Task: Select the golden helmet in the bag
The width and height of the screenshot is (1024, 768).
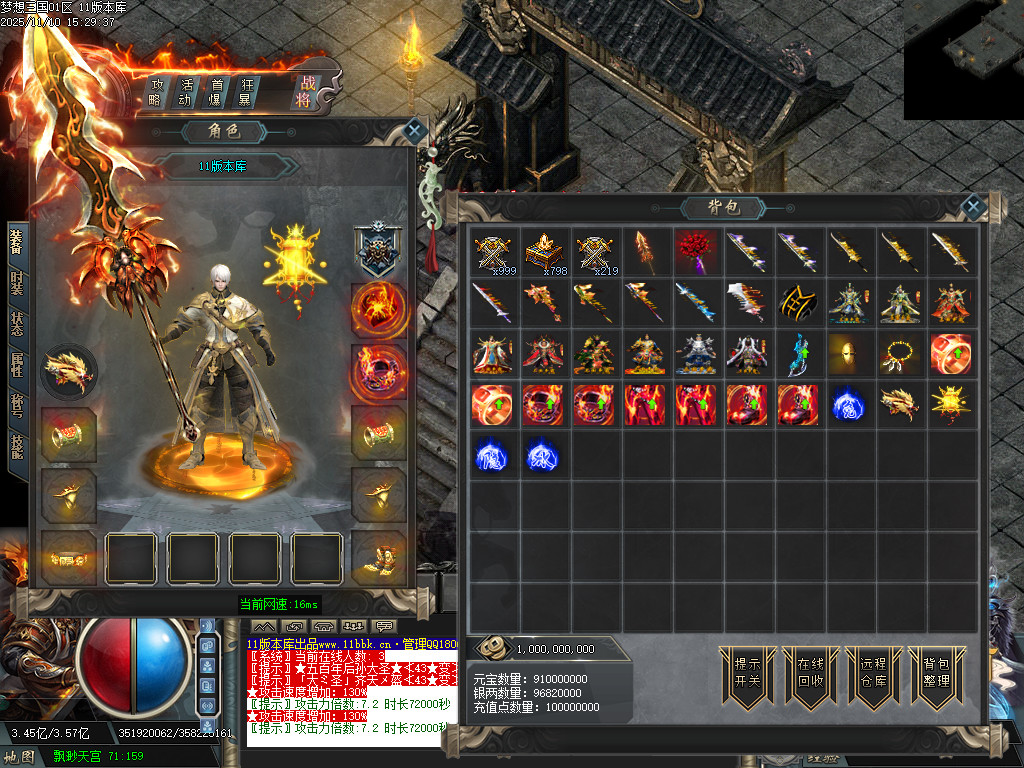Action: tap(848, 353)
